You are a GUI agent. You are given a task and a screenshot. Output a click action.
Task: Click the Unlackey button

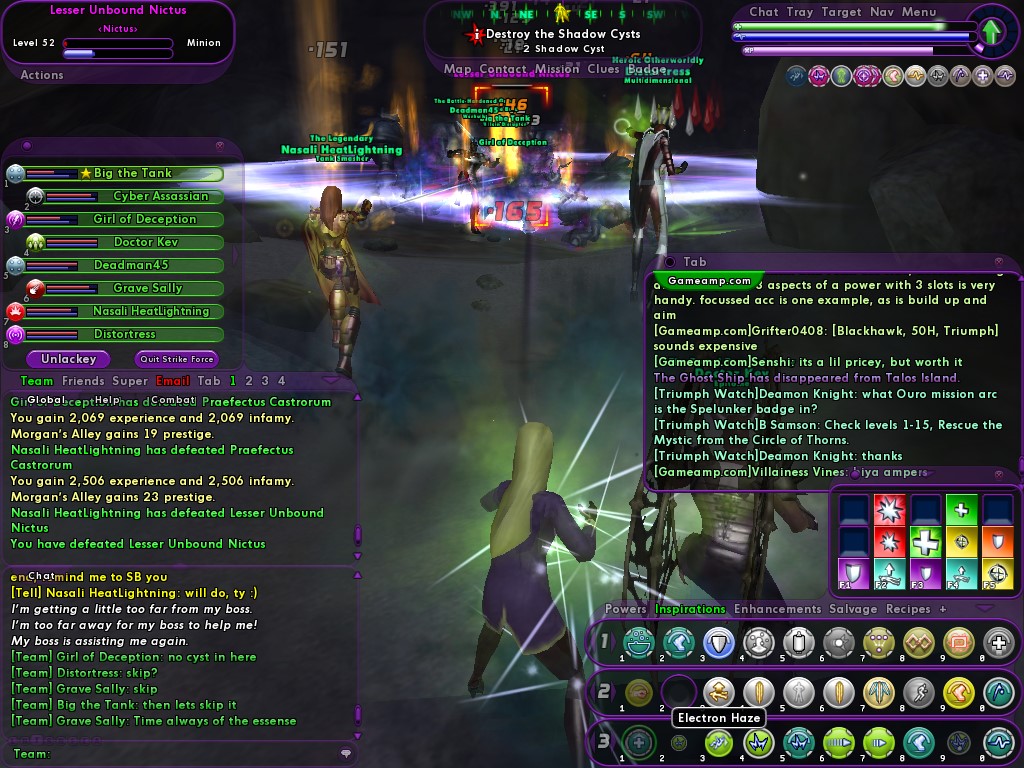[x=69, y=359]
